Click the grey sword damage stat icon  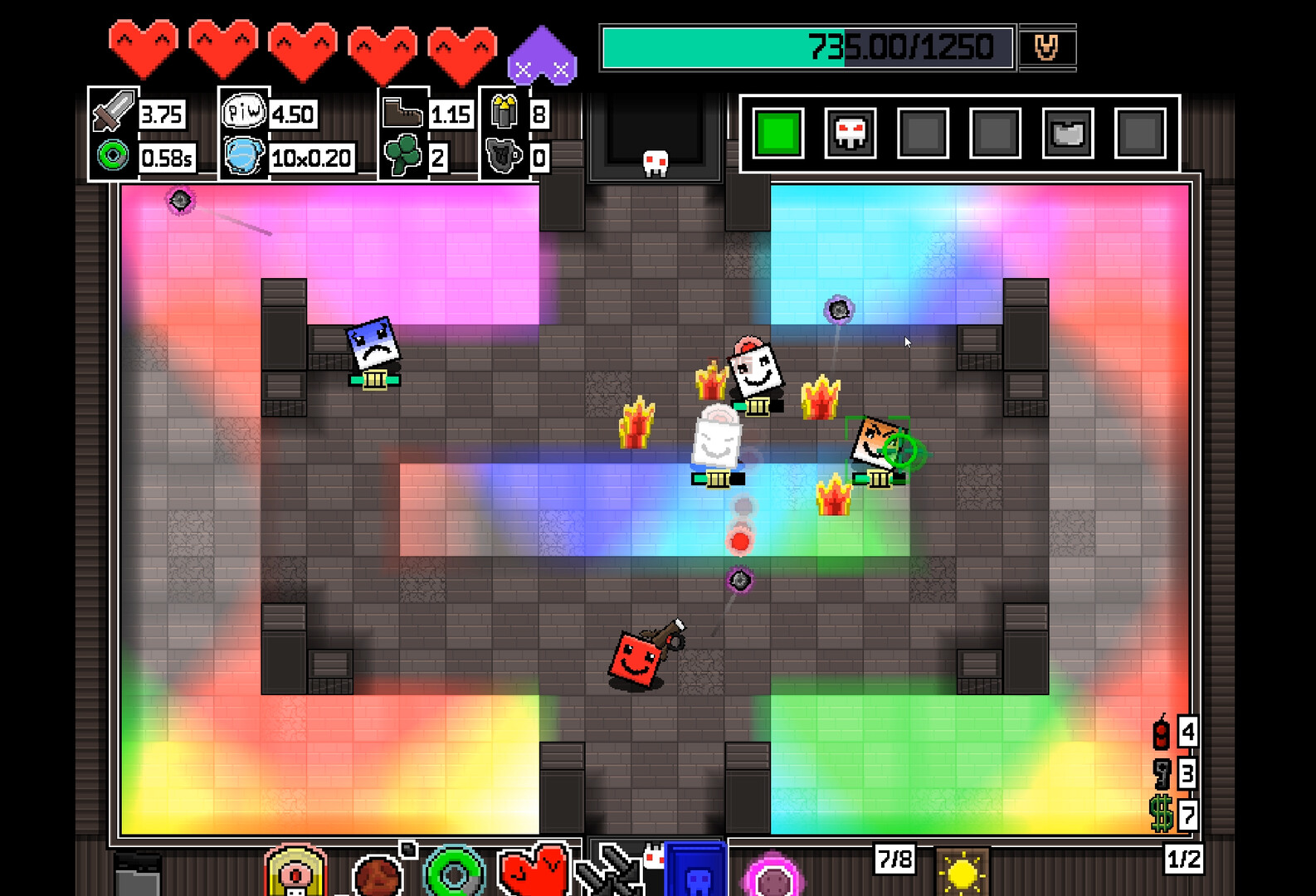tap(114, 111)
